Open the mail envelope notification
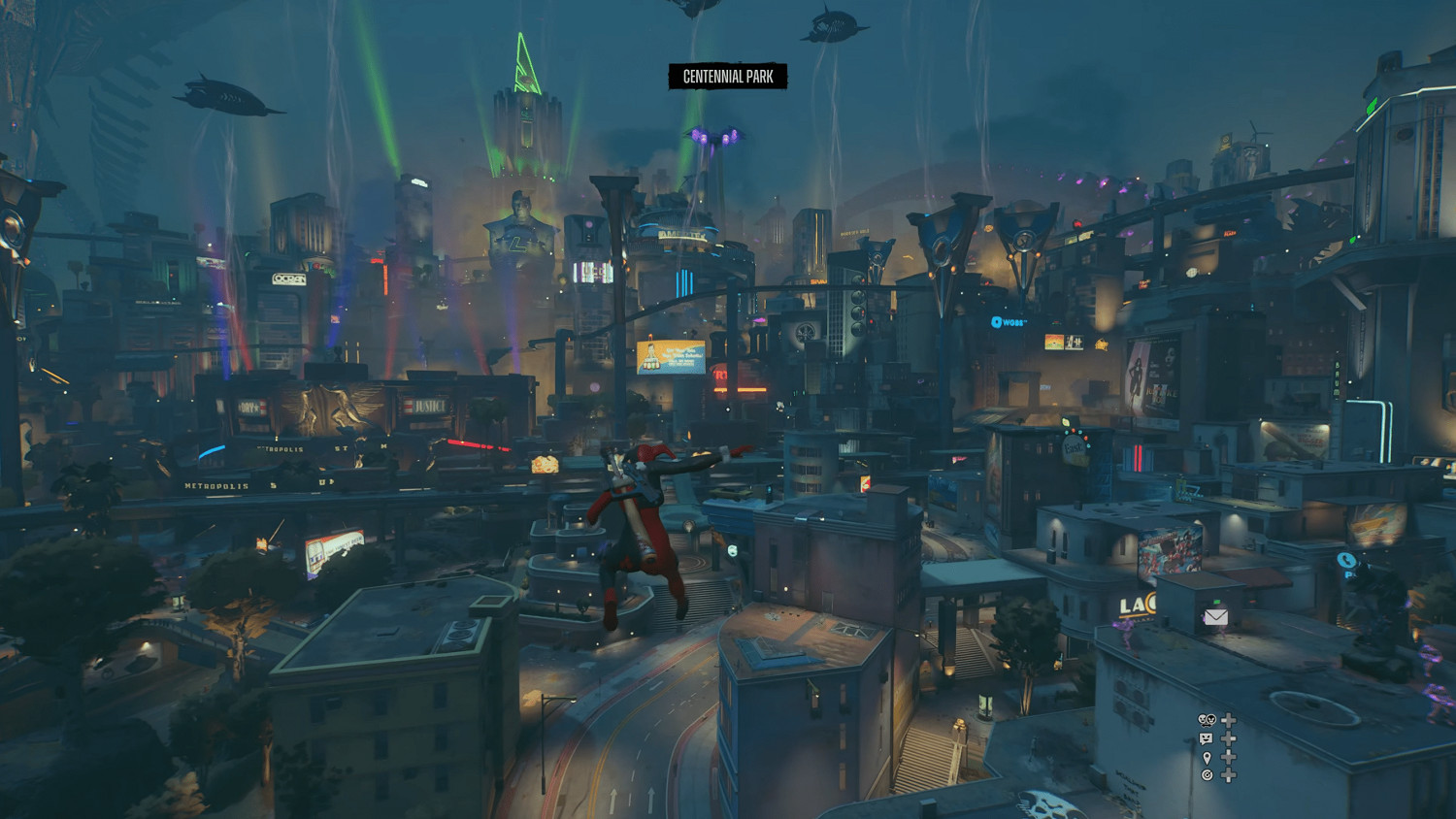1456x819 pixels. (x=1215, y=616)
